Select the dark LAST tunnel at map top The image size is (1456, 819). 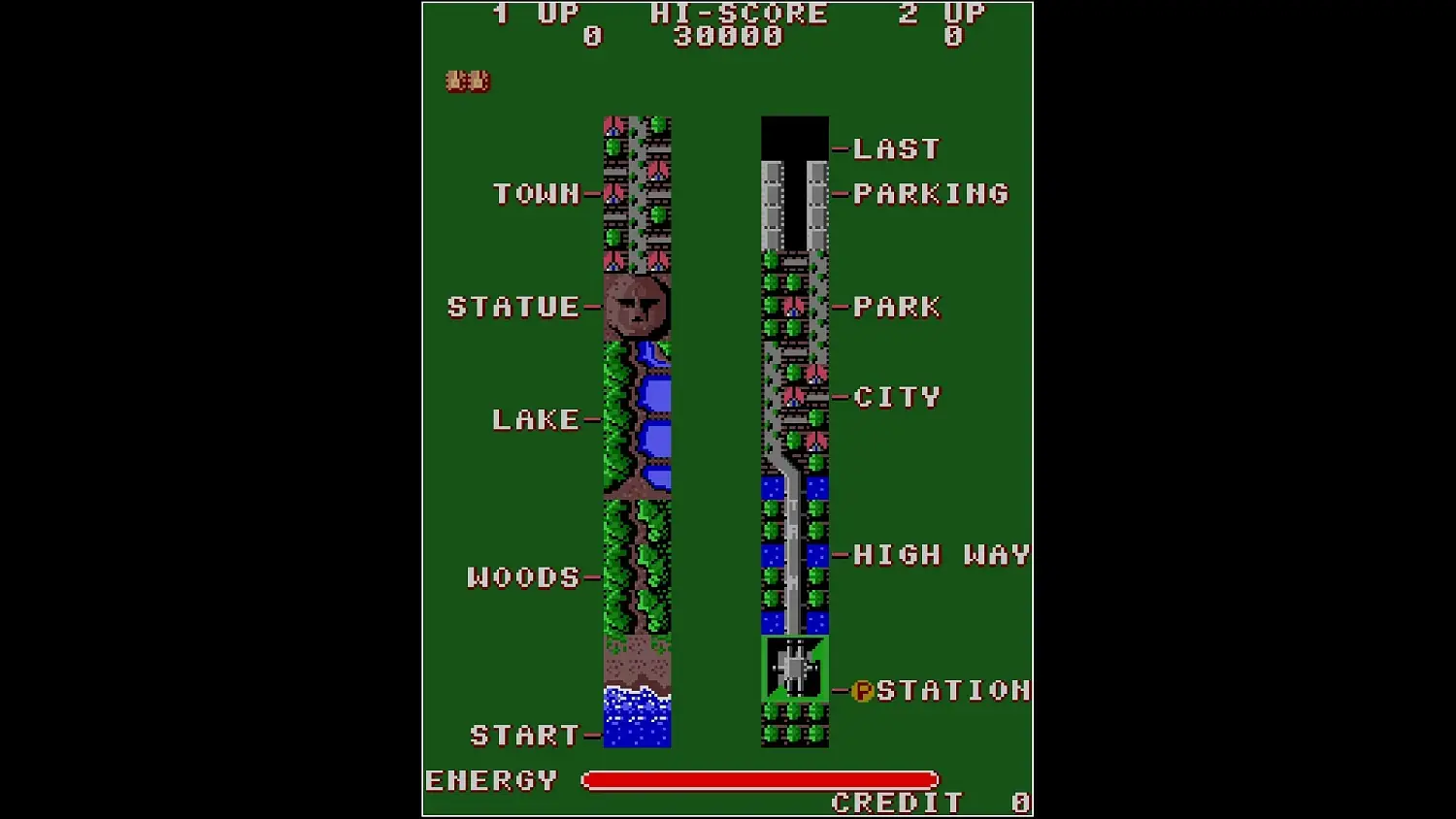click(x=793, y=136)
